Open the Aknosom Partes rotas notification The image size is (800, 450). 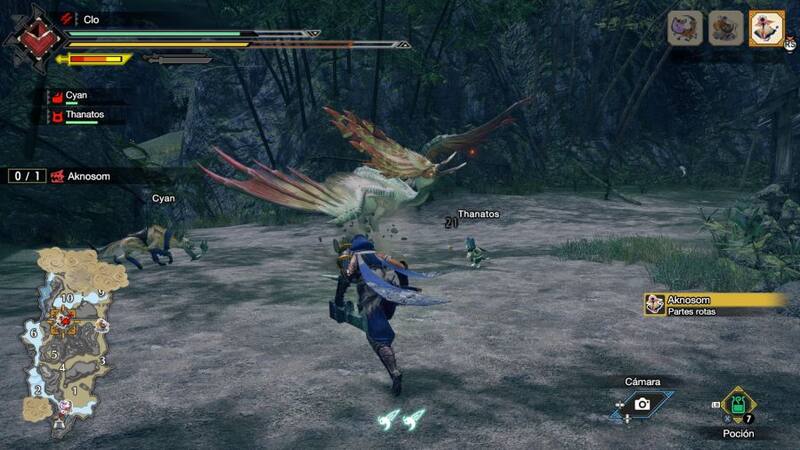coord(715,304)
